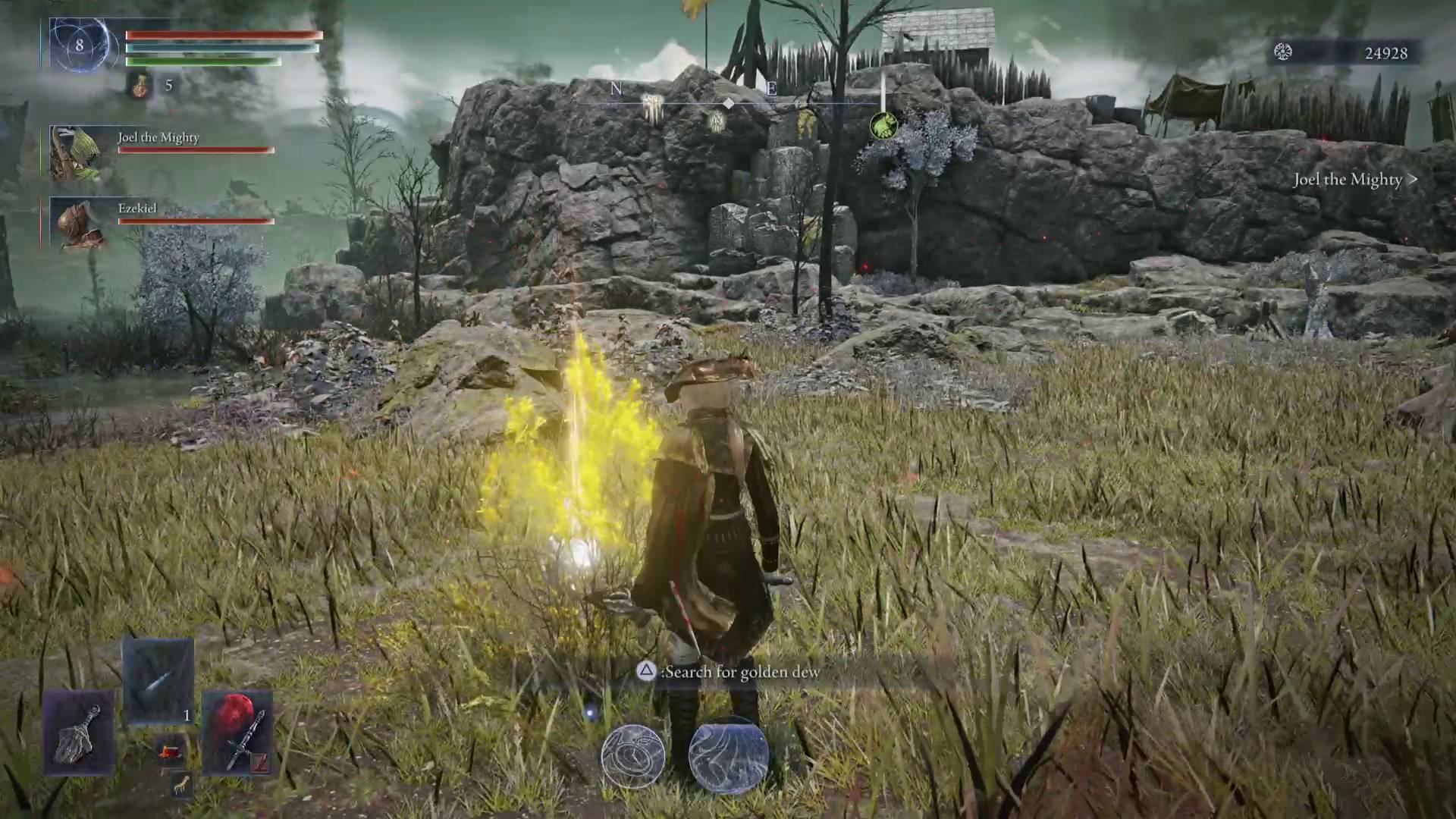
Task: Click the small red status icon
Action: [171, 752]
